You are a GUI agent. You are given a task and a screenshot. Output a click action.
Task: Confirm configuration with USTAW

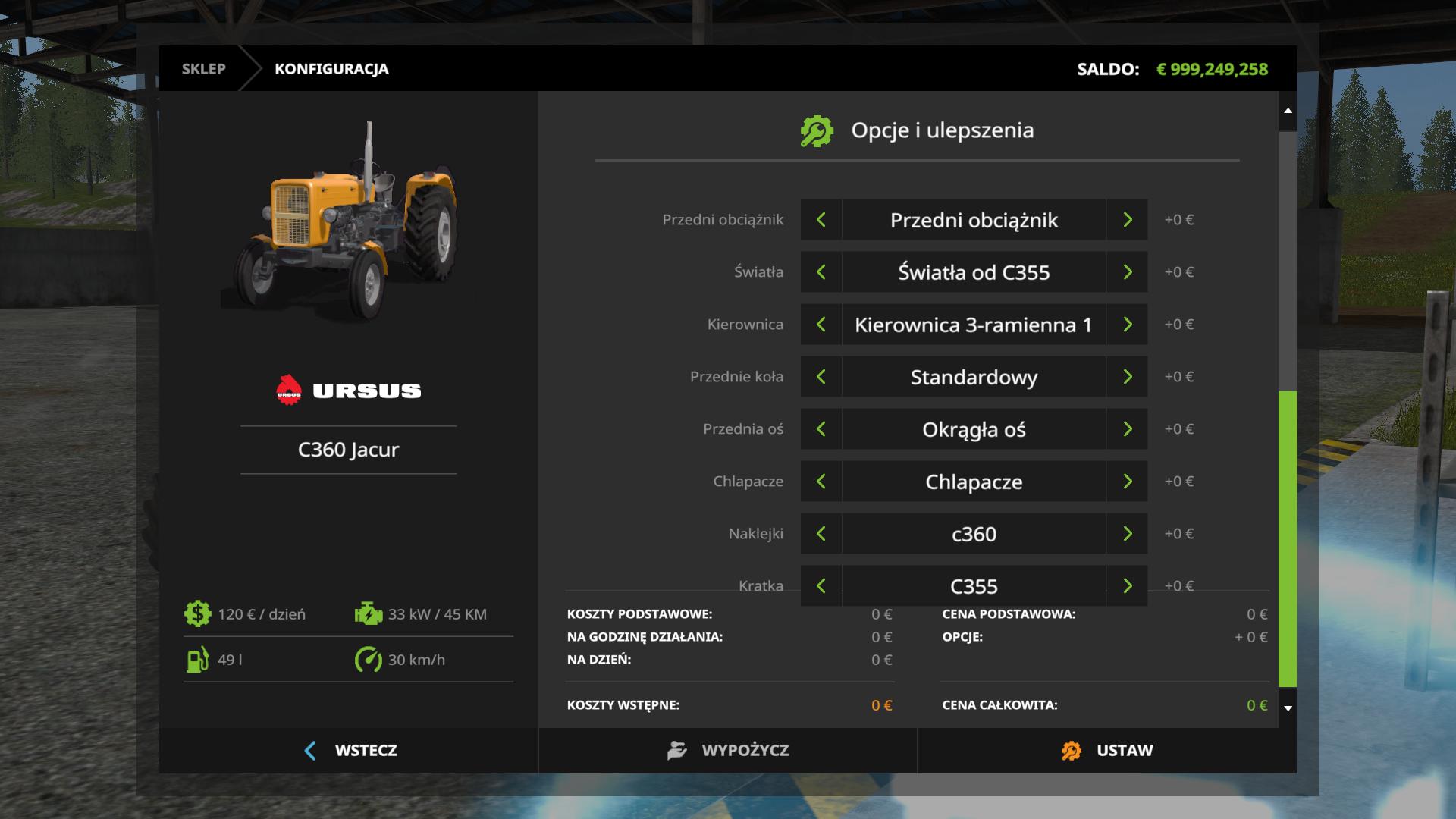tap(1106, 751)
